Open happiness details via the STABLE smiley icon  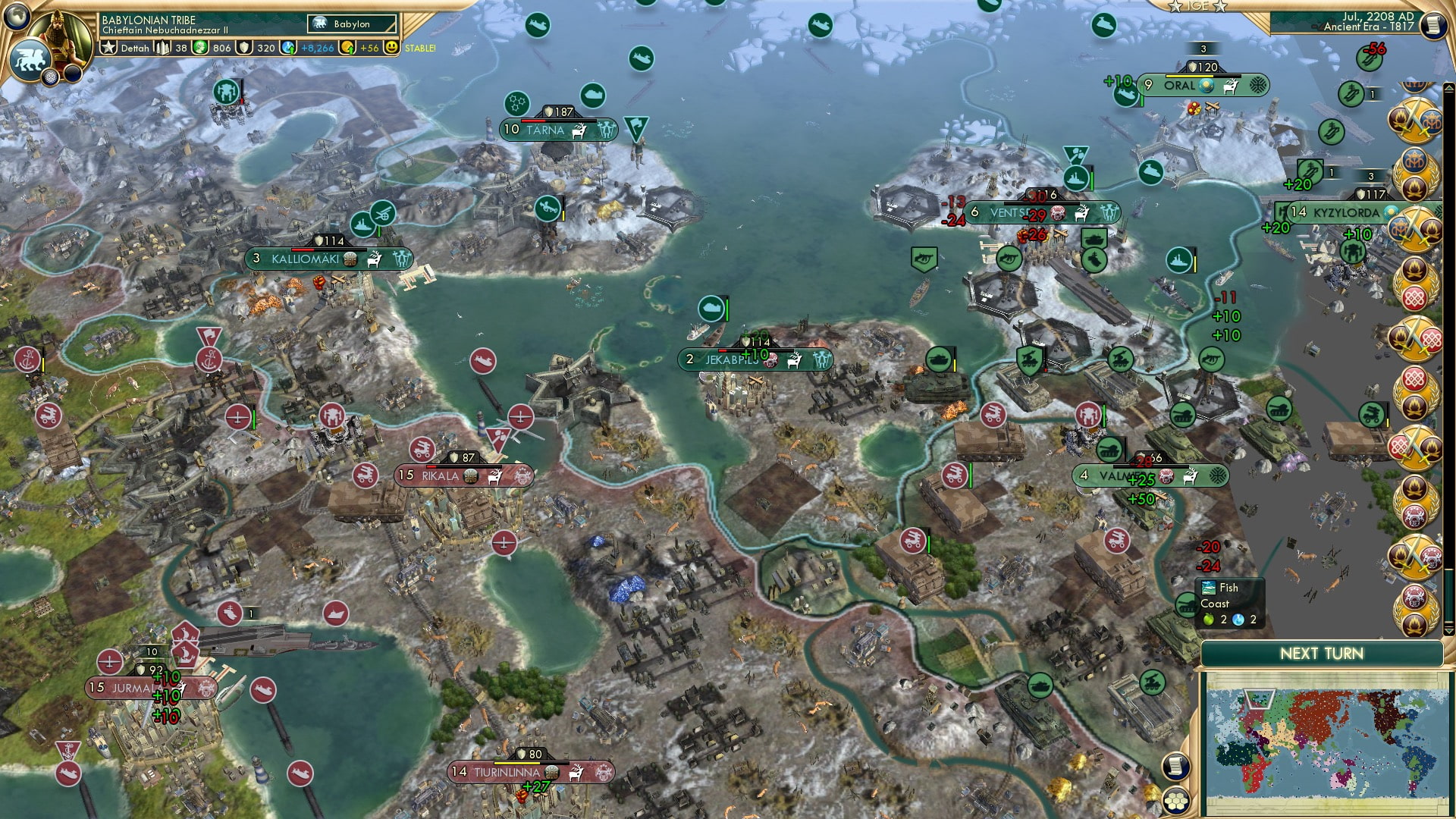pos(391,48)
